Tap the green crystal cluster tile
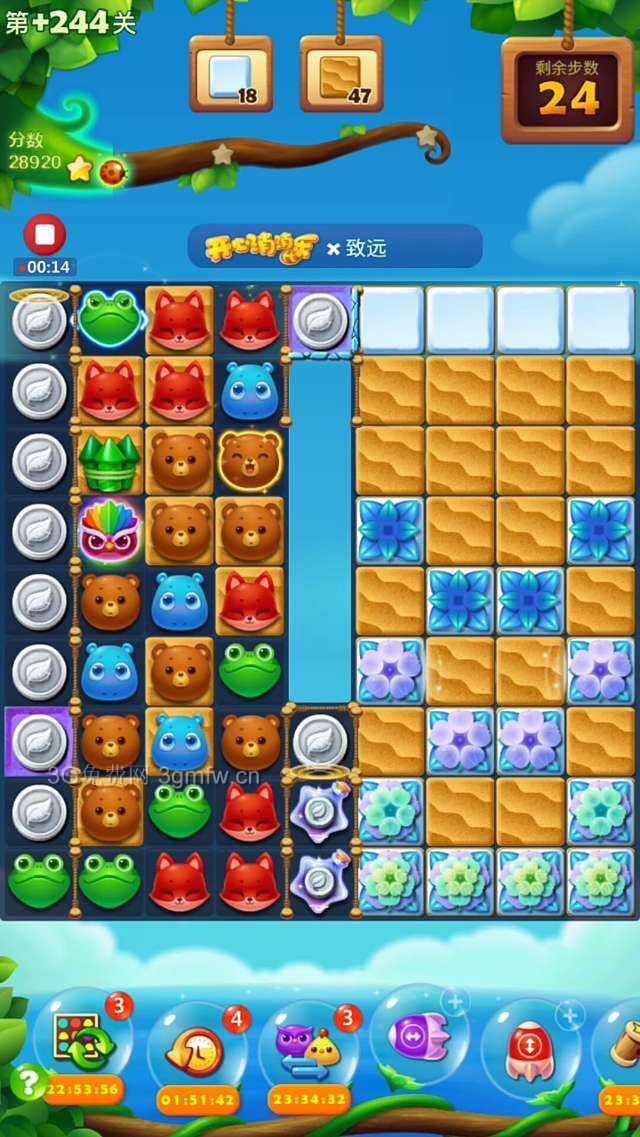Viewport: 640px width, 1137px height. (109, 461)
